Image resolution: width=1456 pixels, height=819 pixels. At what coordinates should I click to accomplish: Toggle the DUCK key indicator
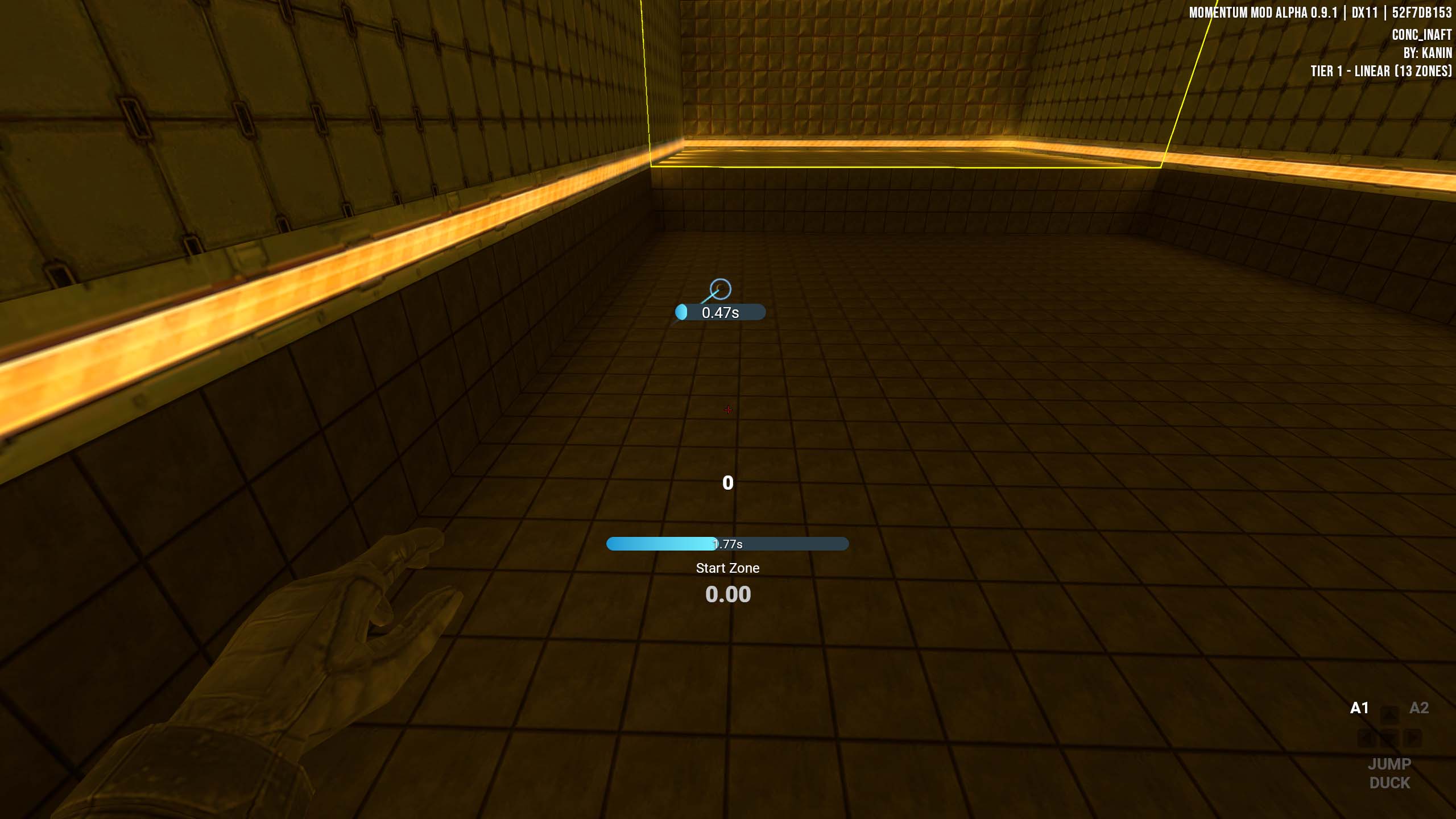coord(1390,782)
